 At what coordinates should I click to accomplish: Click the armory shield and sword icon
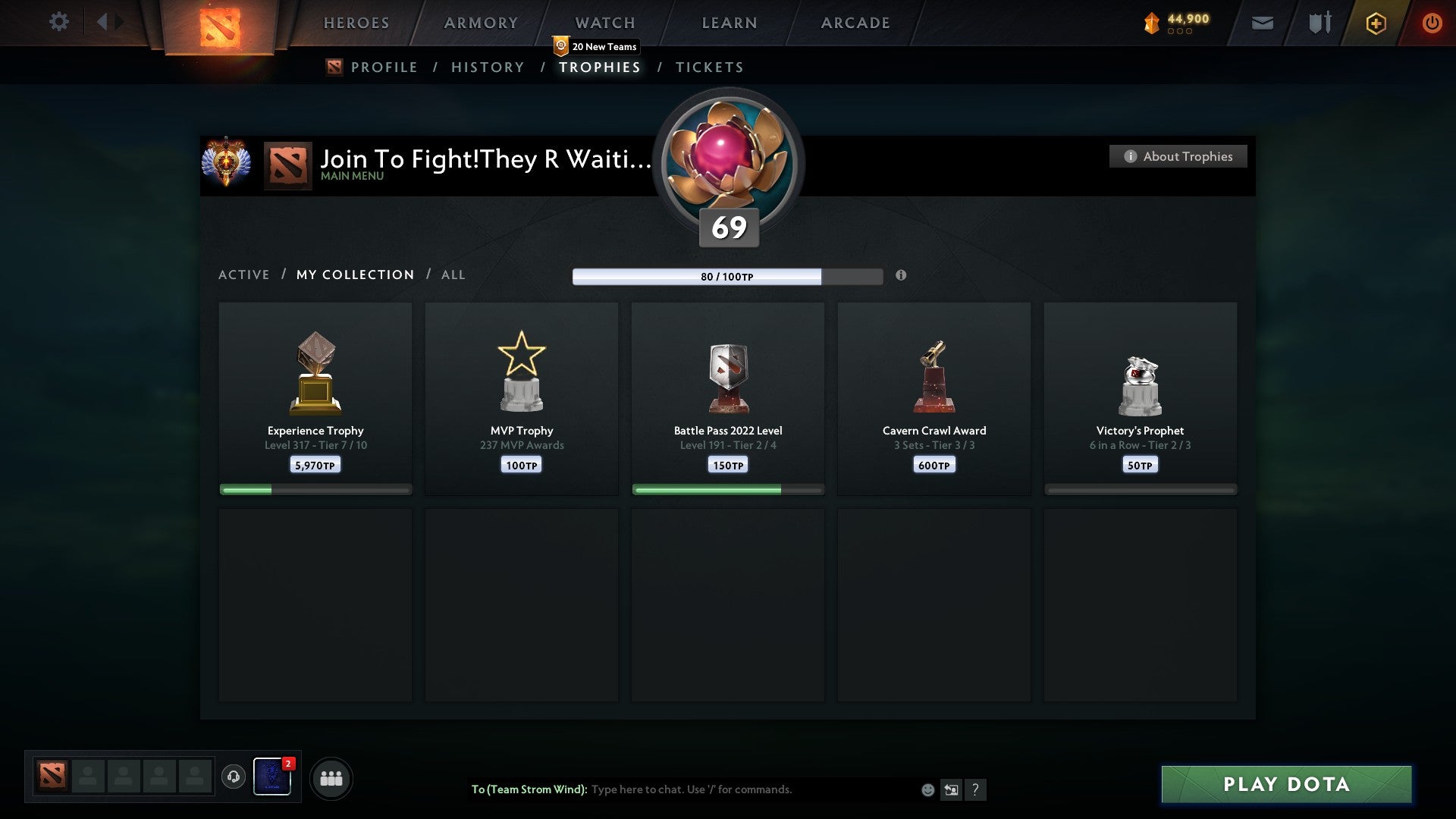tap(1319, 23)
